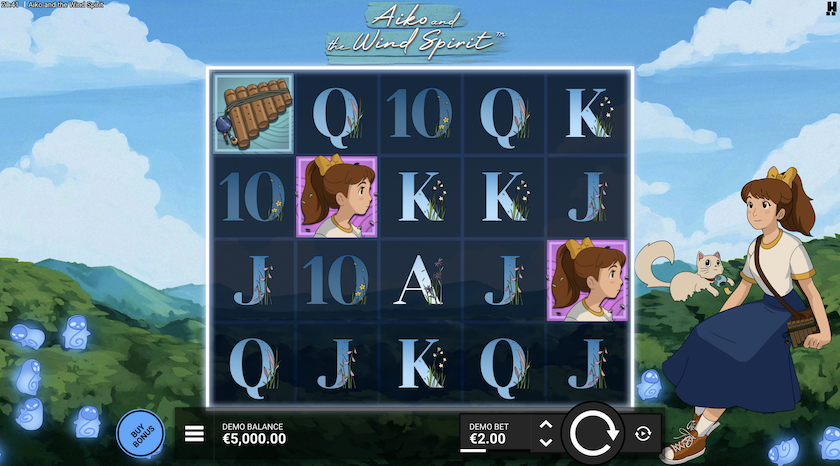Open the autoplay settings
840x466 pixels.
pyautogui.click(x=643, y=433)
